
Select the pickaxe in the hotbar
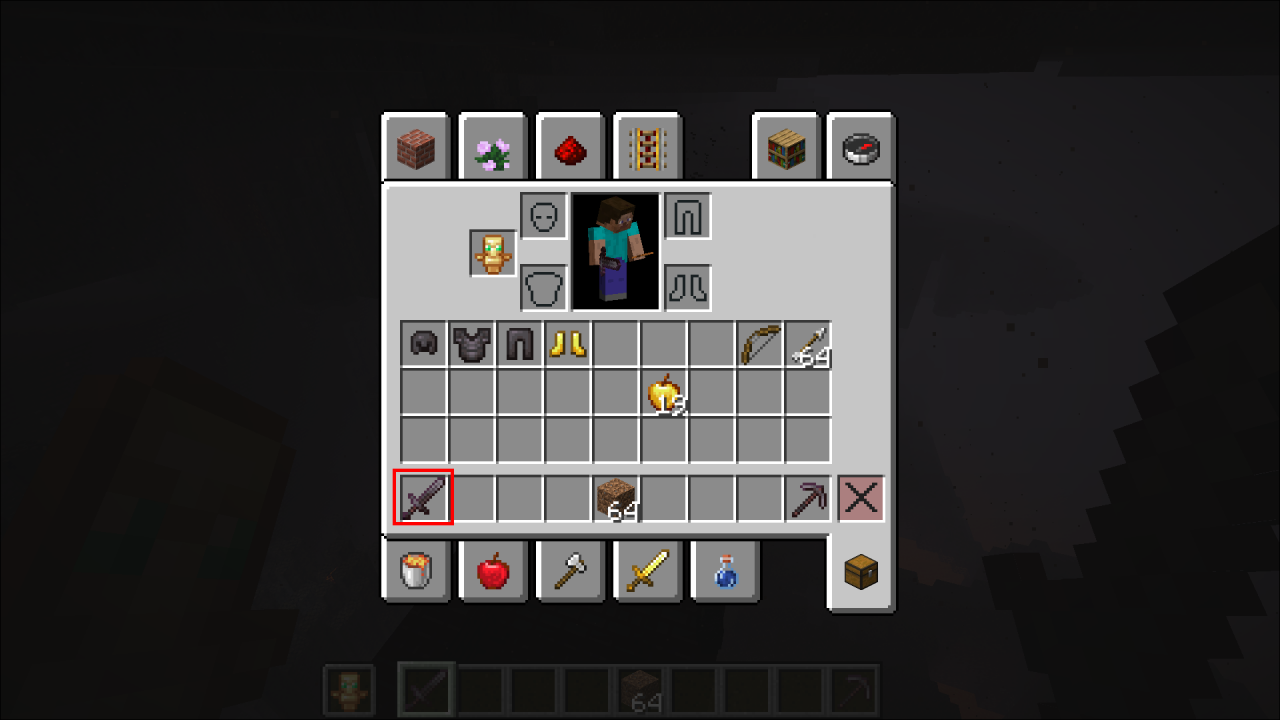tap(807, 497)
